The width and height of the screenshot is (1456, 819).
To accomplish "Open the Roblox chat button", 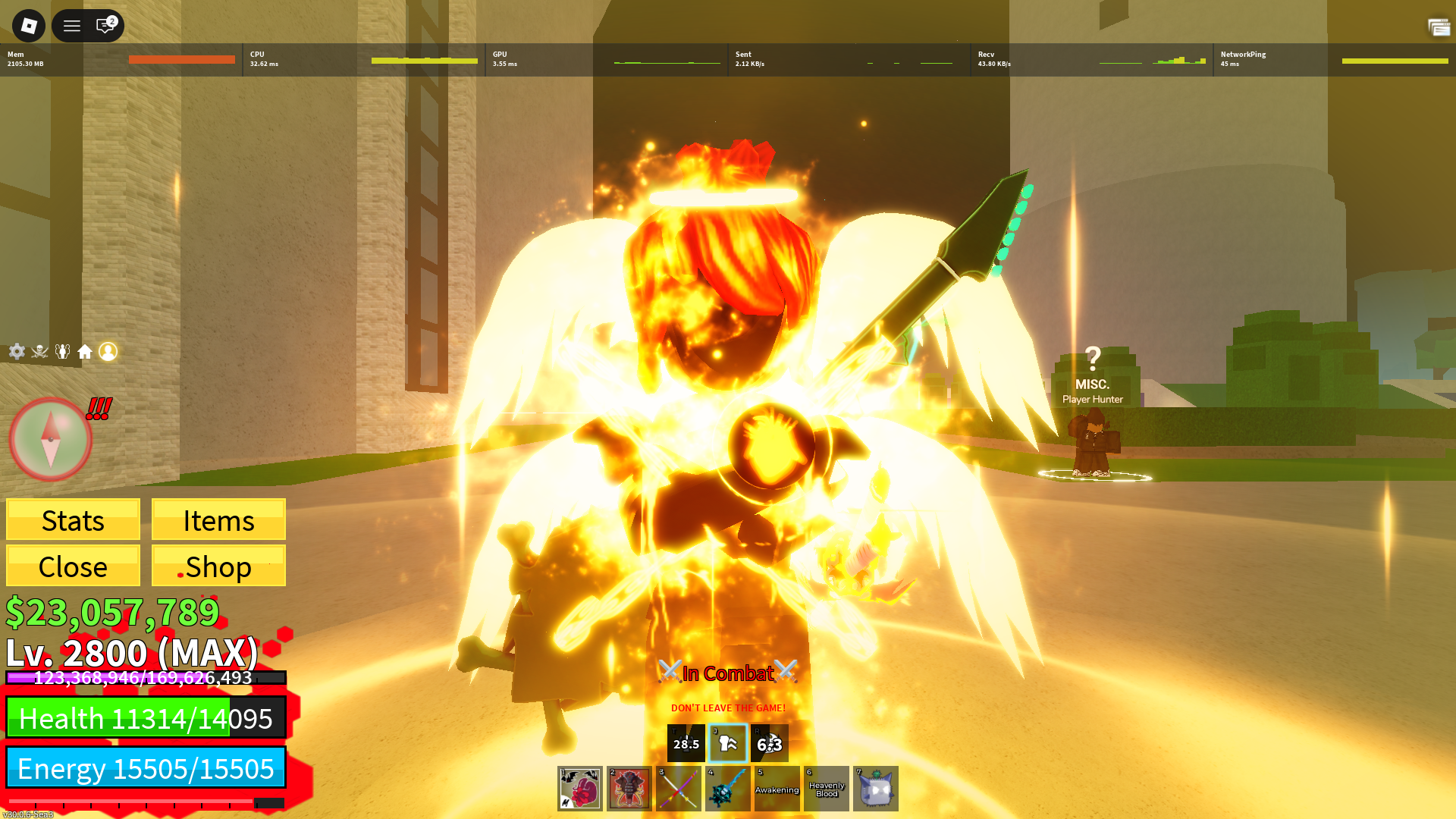I will coord(105,26).
